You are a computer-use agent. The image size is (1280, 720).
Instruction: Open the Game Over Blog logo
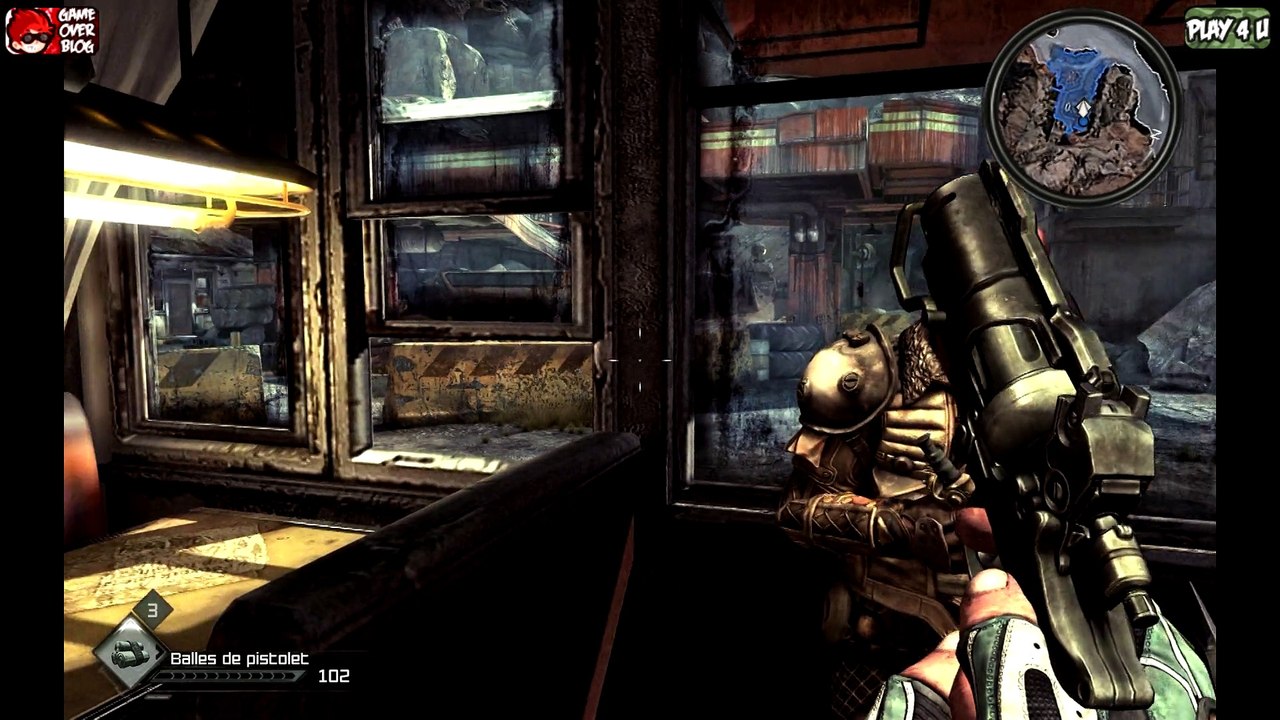[x=52, y=30]
